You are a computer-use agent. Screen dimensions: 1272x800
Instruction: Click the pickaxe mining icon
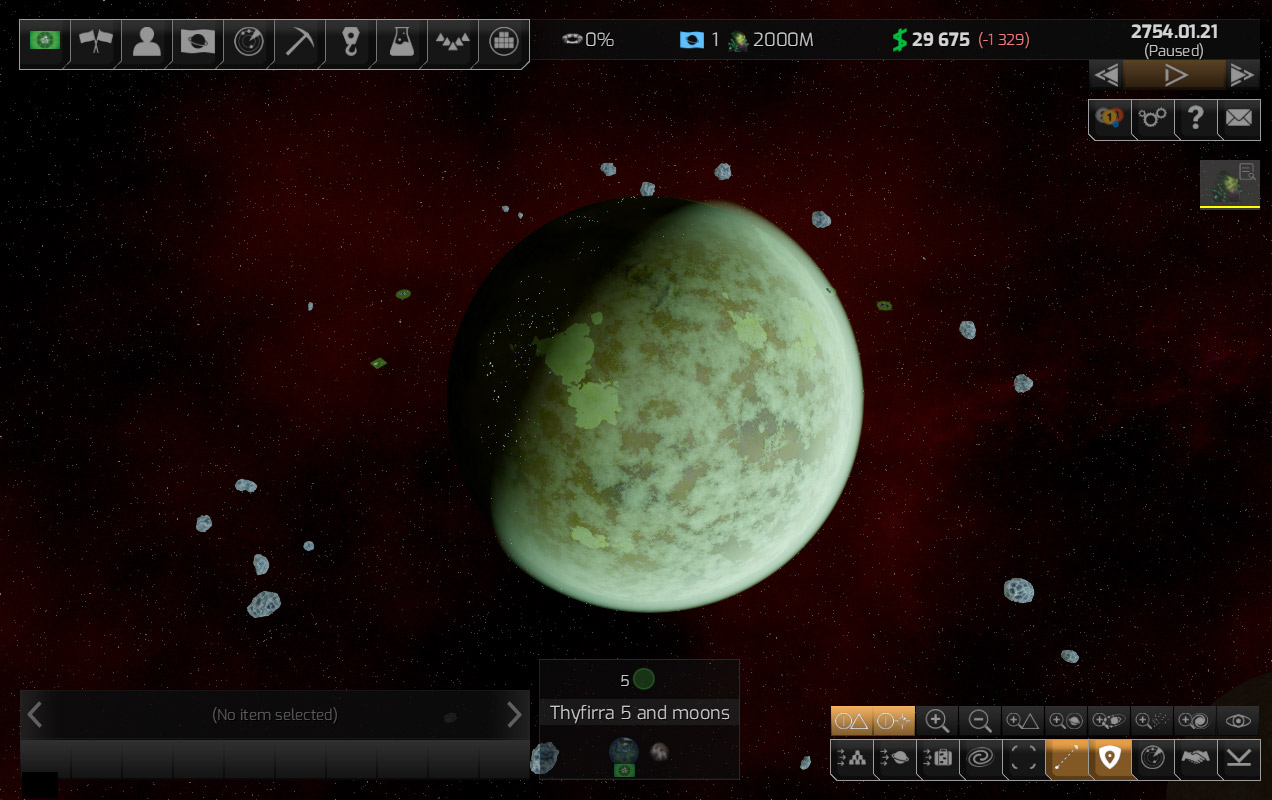(299, 41)
